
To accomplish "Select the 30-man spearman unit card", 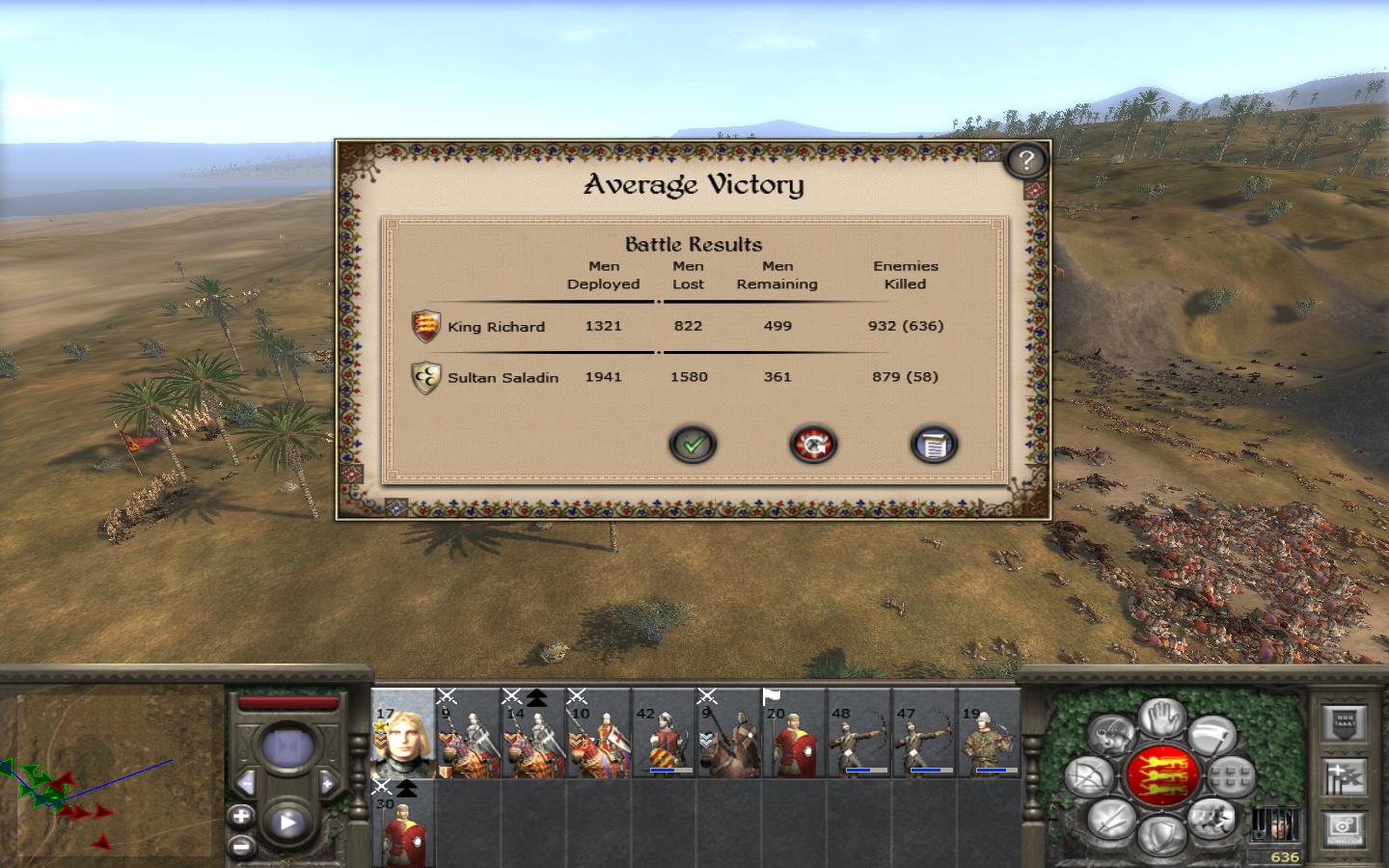I will pos(403,826).
